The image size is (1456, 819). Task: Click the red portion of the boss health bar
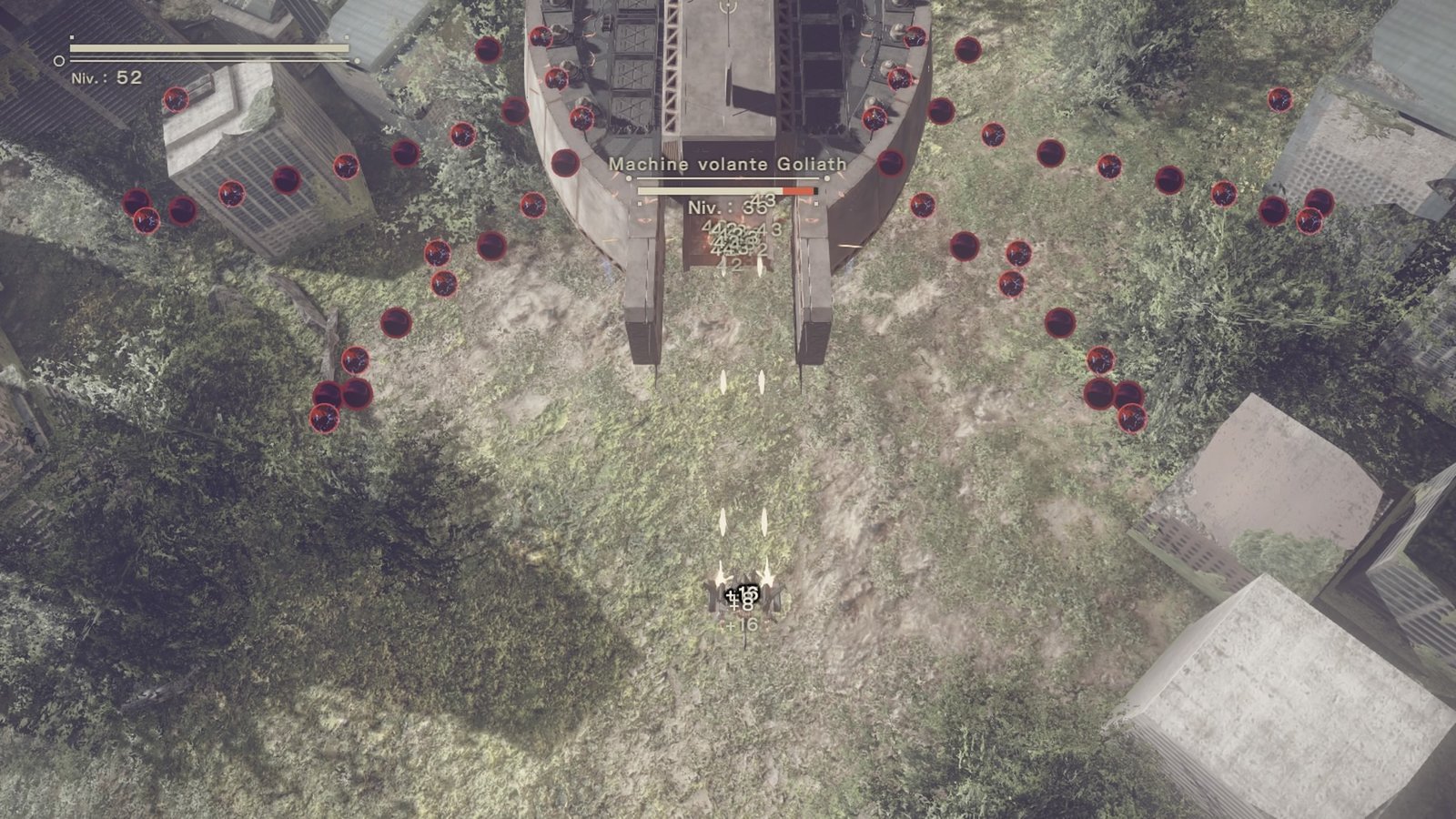(796, 191)
